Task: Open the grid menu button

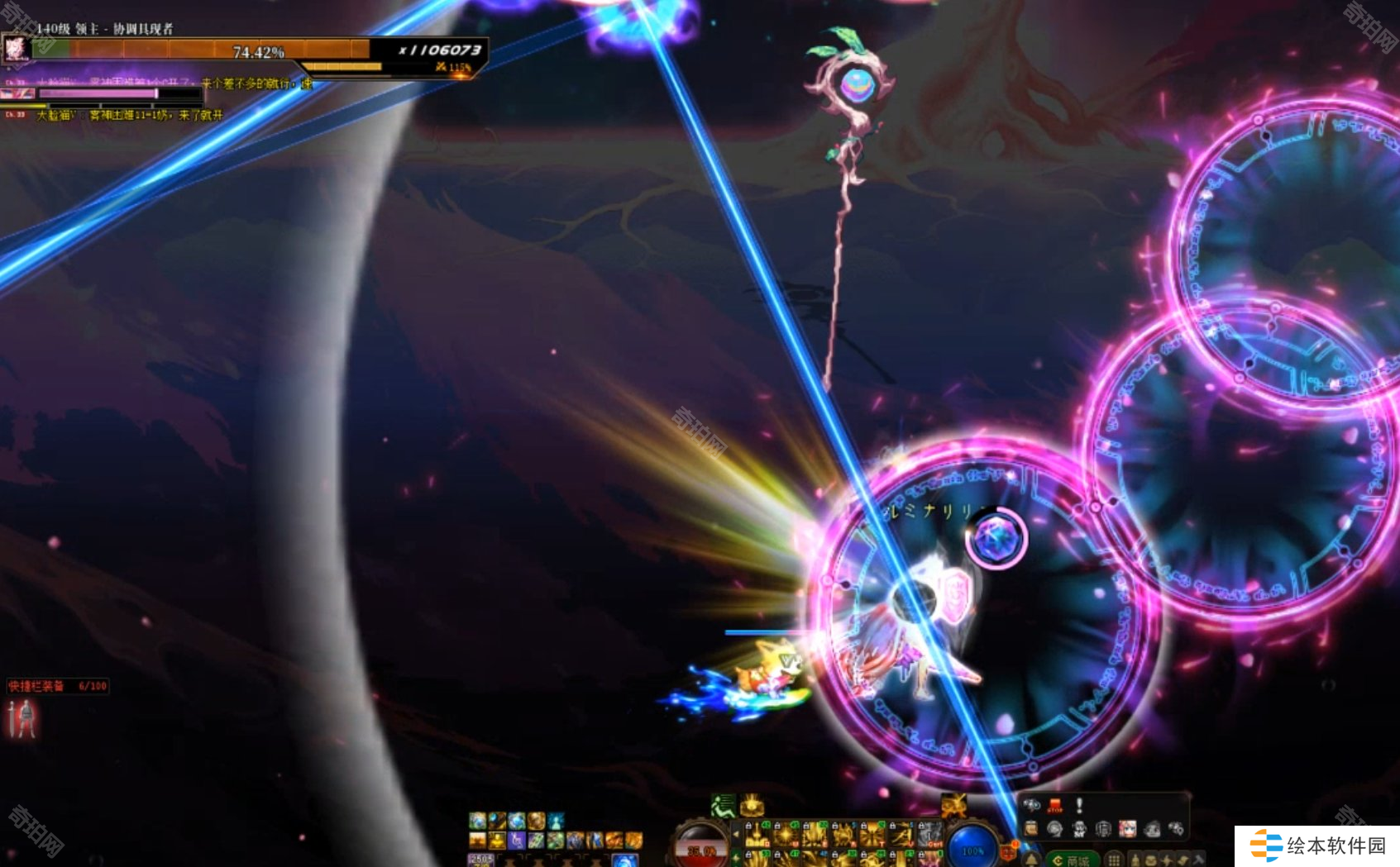Action: (x=1114, y=860)
